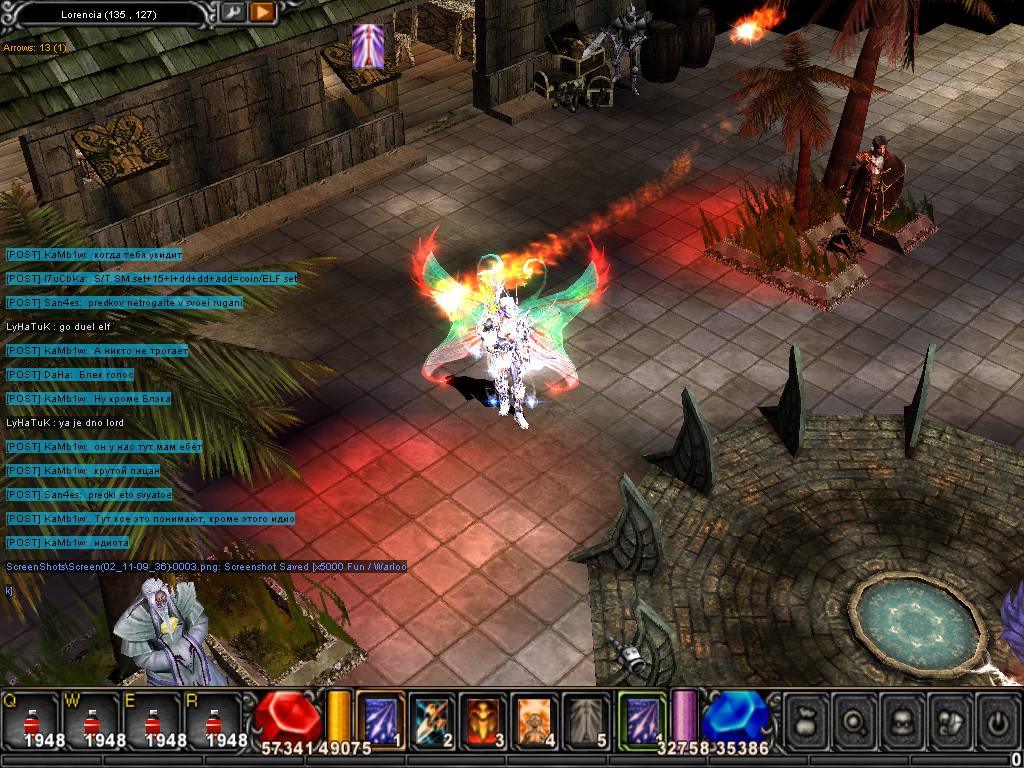The width and height of the screenshot is (1024, 768).
Task: Use the potion in the Q slot
Action: [x=32, y=722]
